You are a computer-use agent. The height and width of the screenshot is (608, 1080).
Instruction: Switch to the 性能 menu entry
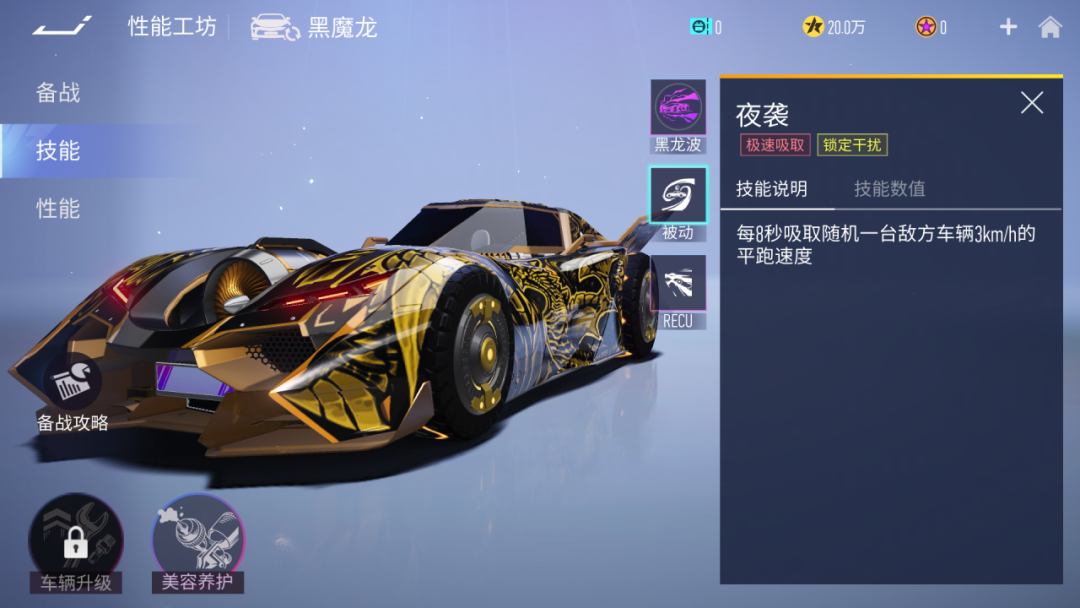tap(58, 209)
